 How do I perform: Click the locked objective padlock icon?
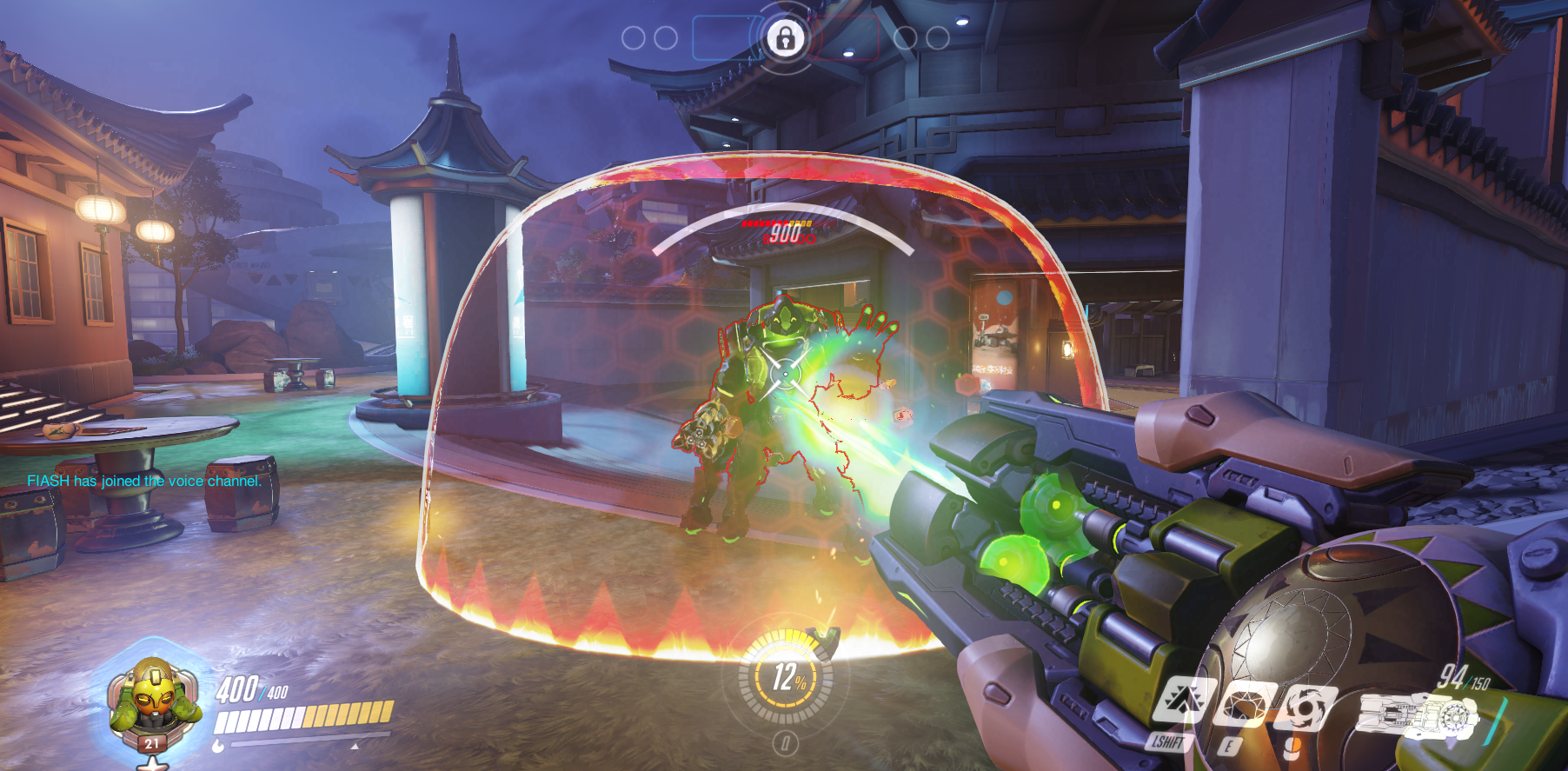(785, 38)
